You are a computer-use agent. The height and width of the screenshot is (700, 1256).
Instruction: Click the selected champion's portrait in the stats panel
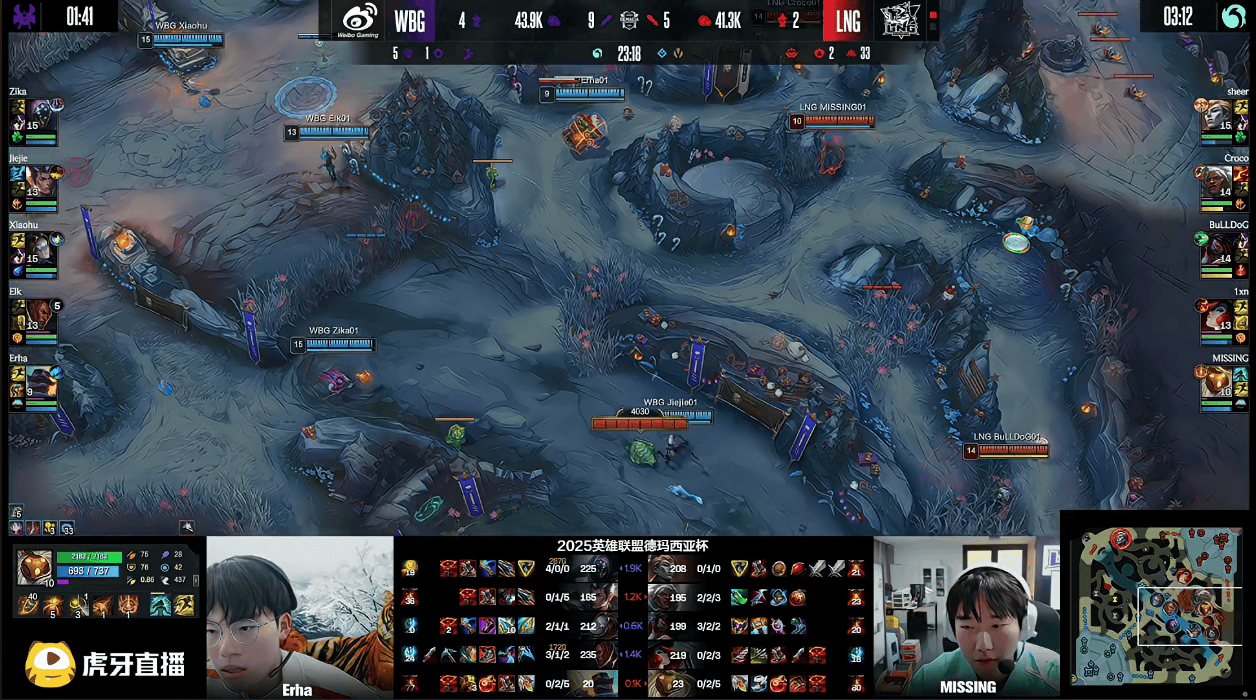pyautogui.click(x=34, y=566)
